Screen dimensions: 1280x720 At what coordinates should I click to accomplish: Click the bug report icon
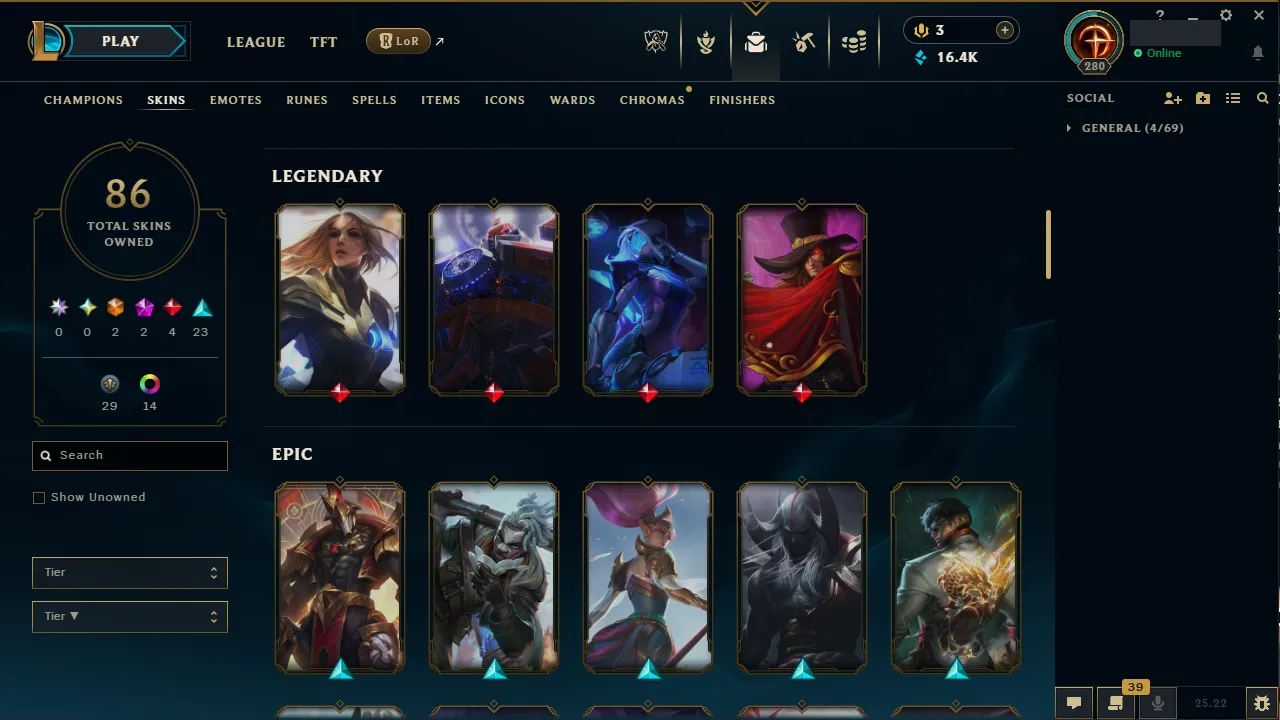click(x=1261, y=701)
